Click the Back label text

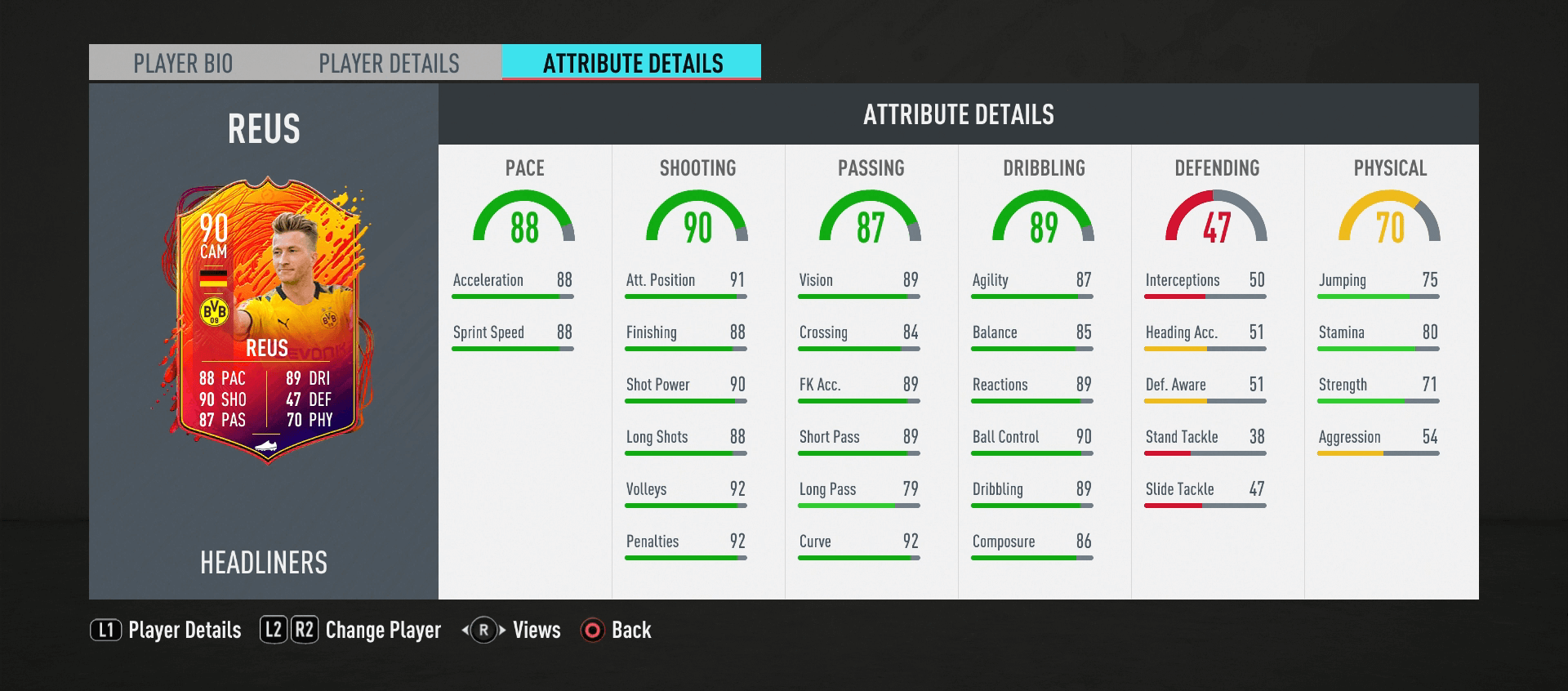click(631, 631)
